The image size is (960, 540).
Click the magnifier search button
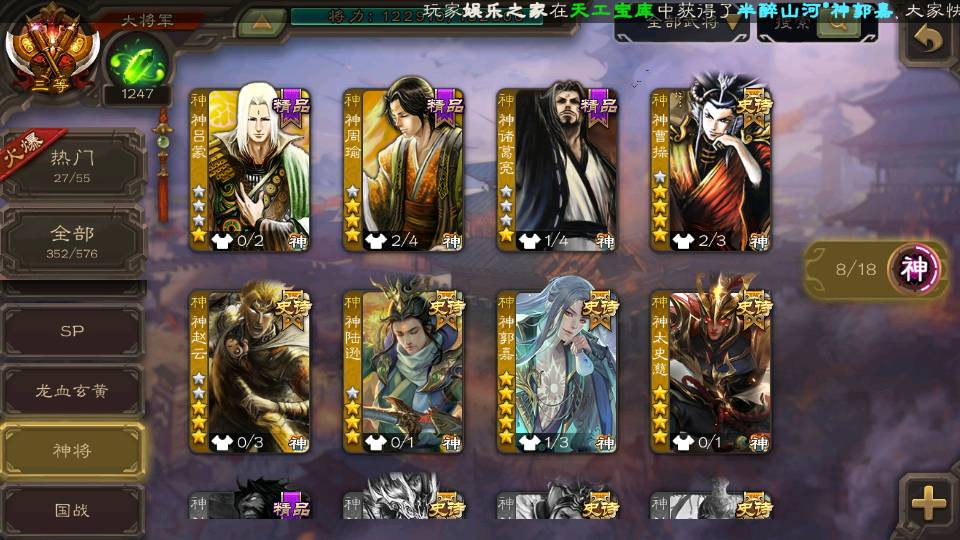pos(838,24)
